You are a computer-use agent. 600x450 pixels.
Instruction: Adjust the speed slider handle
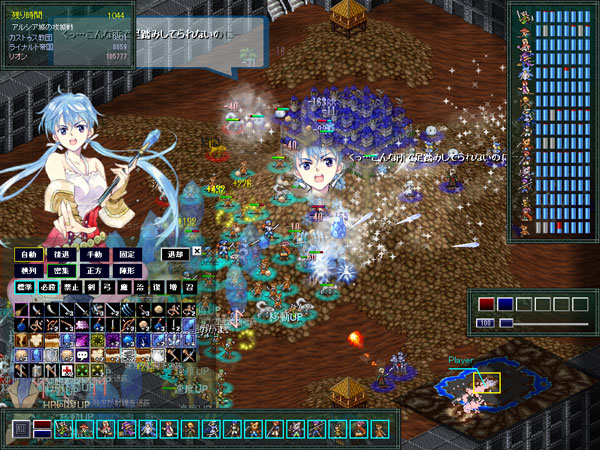[506, 323]
